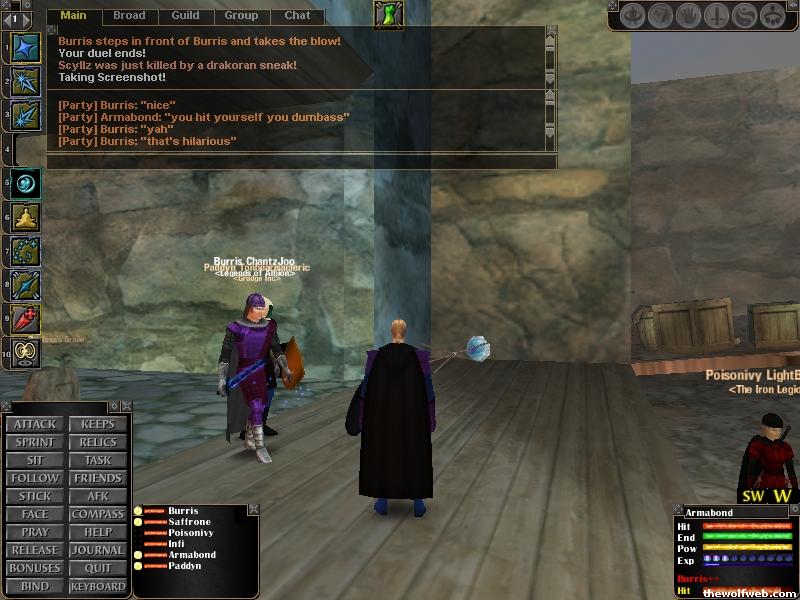Click the ATTACK command button
800x600 pixels.
tap(35, 424)
